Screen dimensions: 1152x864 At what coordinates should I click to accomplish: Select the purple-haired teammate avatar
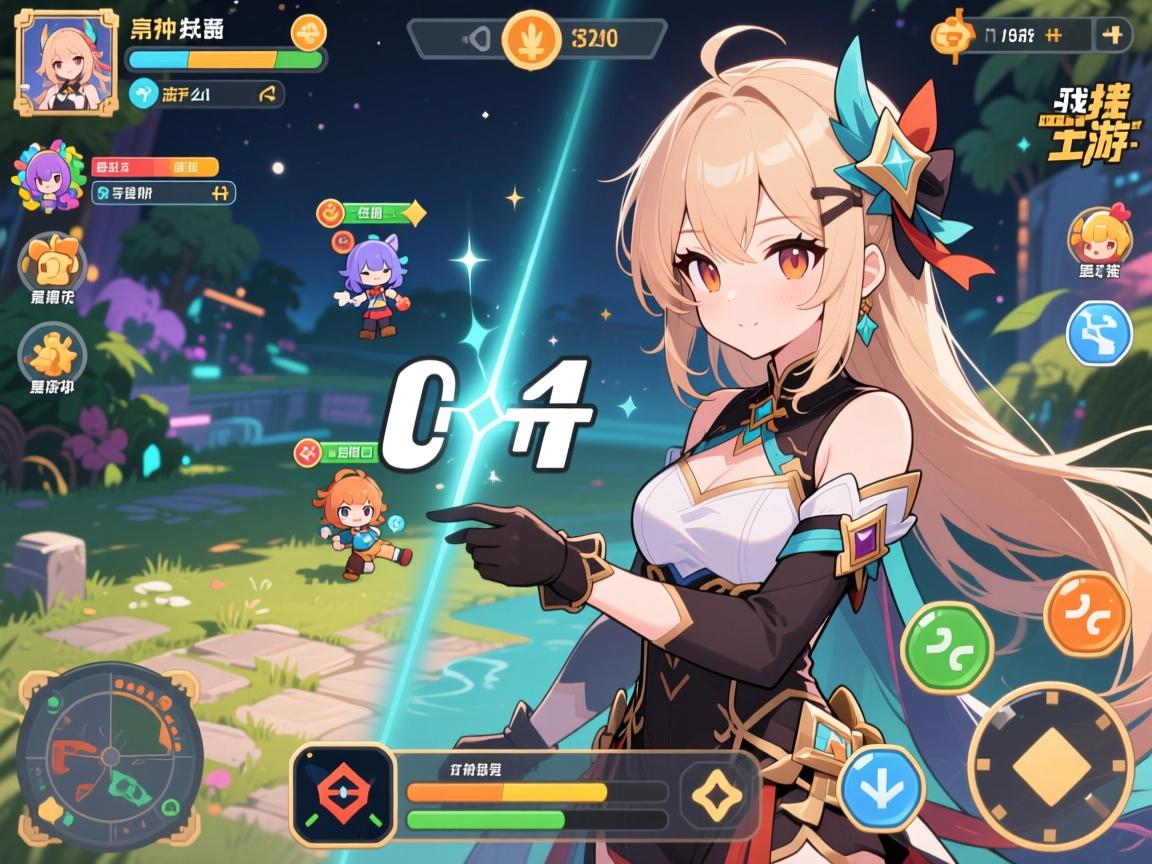[47, 178]
